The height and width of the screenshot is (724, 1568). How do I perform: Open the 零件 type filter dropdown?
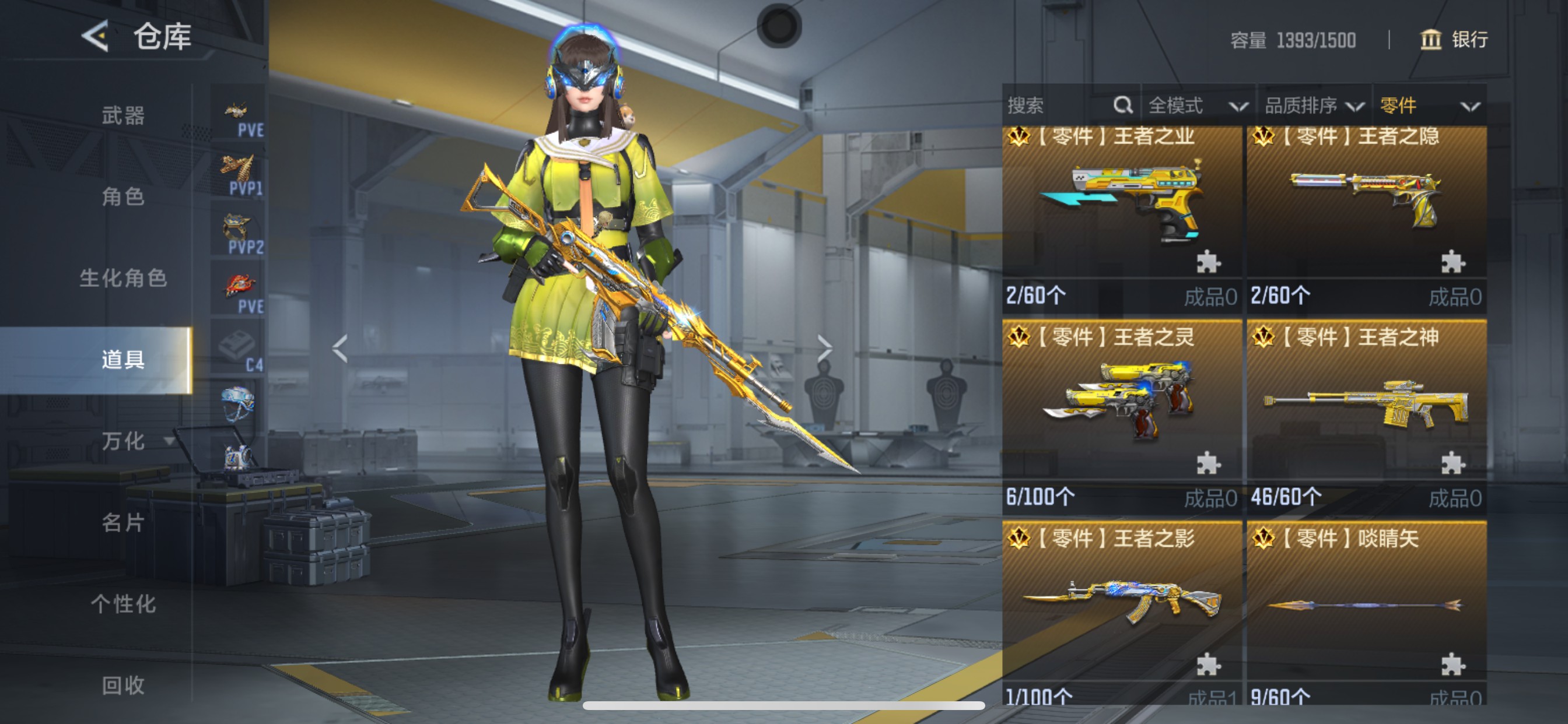pos(1429,106)
